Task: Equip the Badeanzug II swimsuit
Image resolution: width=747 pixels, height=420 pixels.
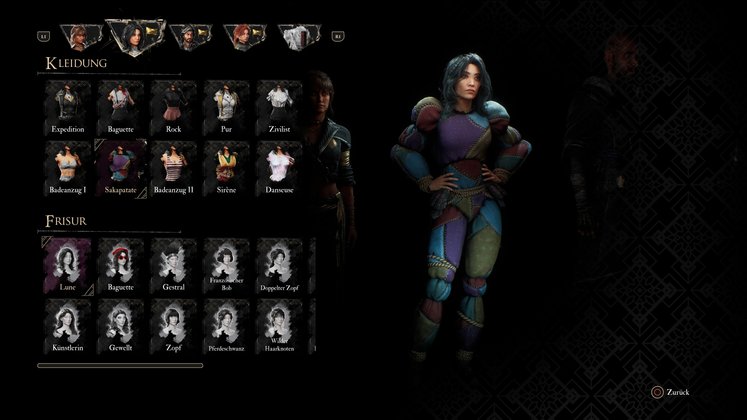Action: pyautogui.click(x=174, y=167)
